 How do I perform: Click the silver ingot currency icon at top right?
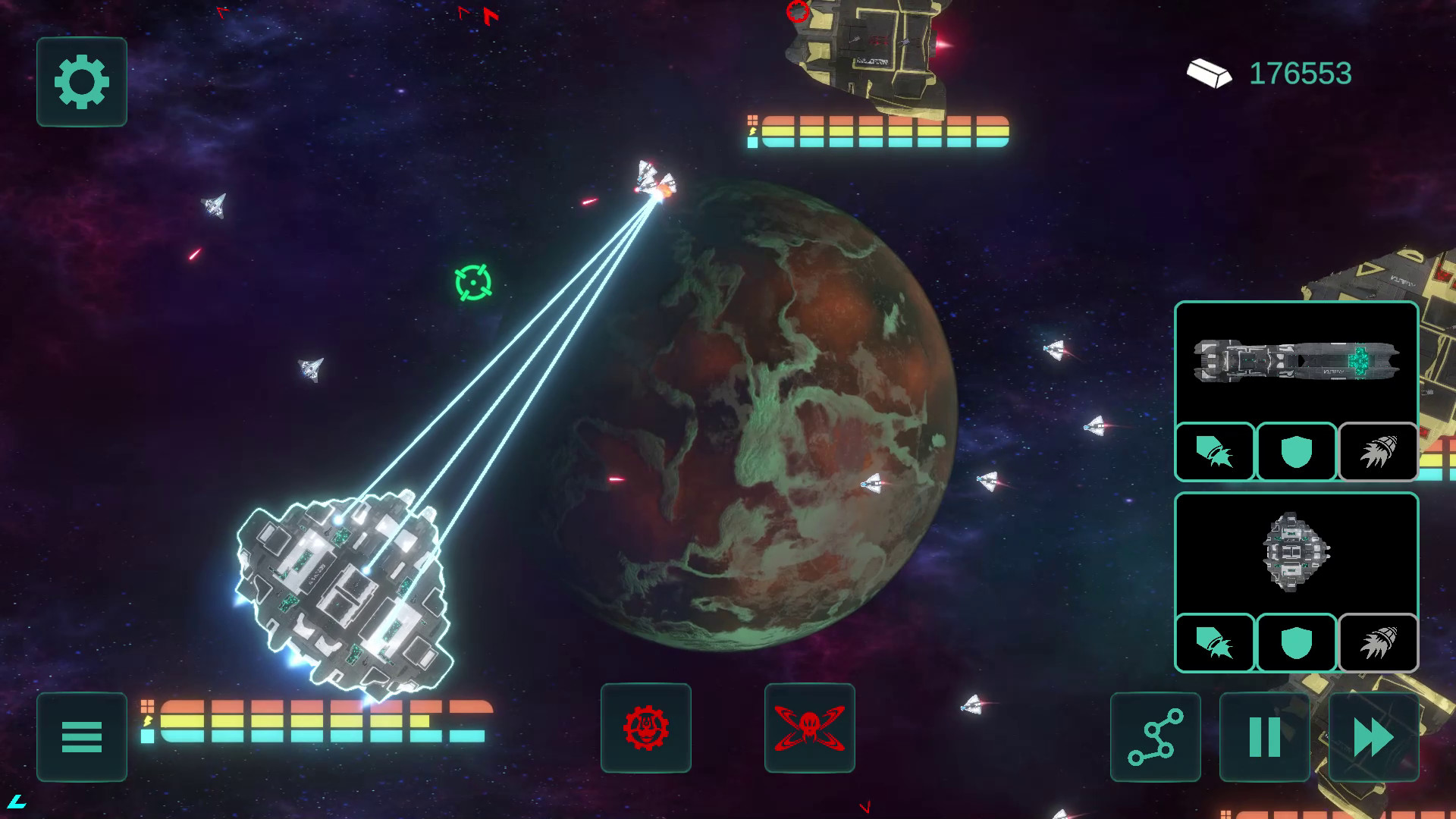1210,74
